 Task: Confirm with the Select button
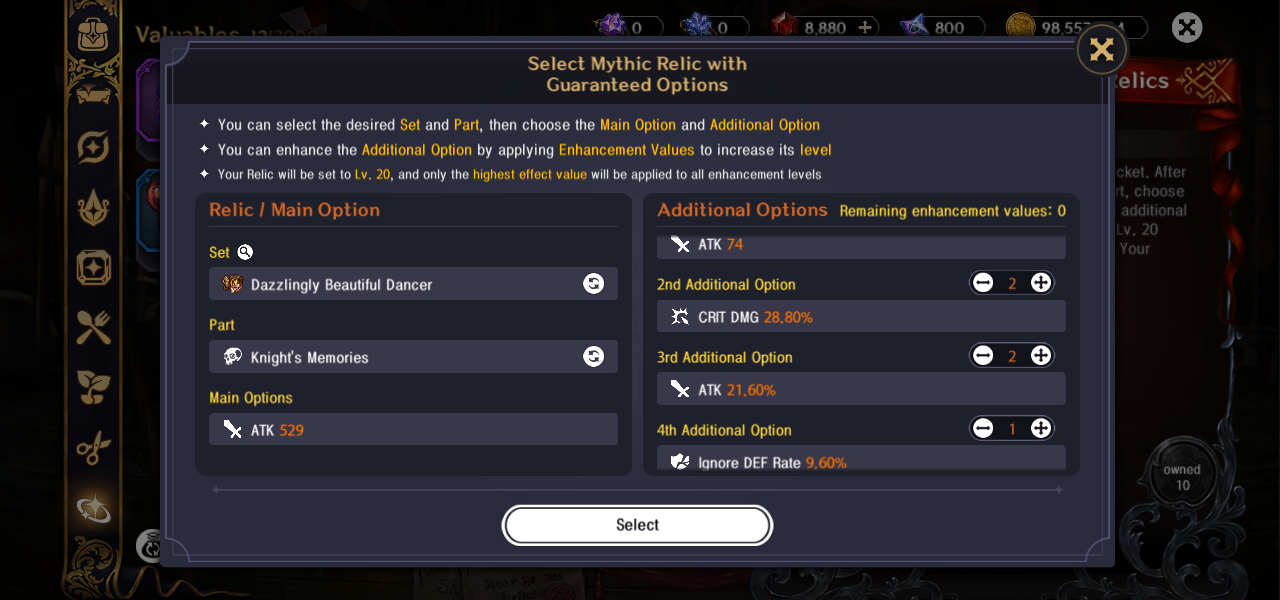[x=637, y=525]
